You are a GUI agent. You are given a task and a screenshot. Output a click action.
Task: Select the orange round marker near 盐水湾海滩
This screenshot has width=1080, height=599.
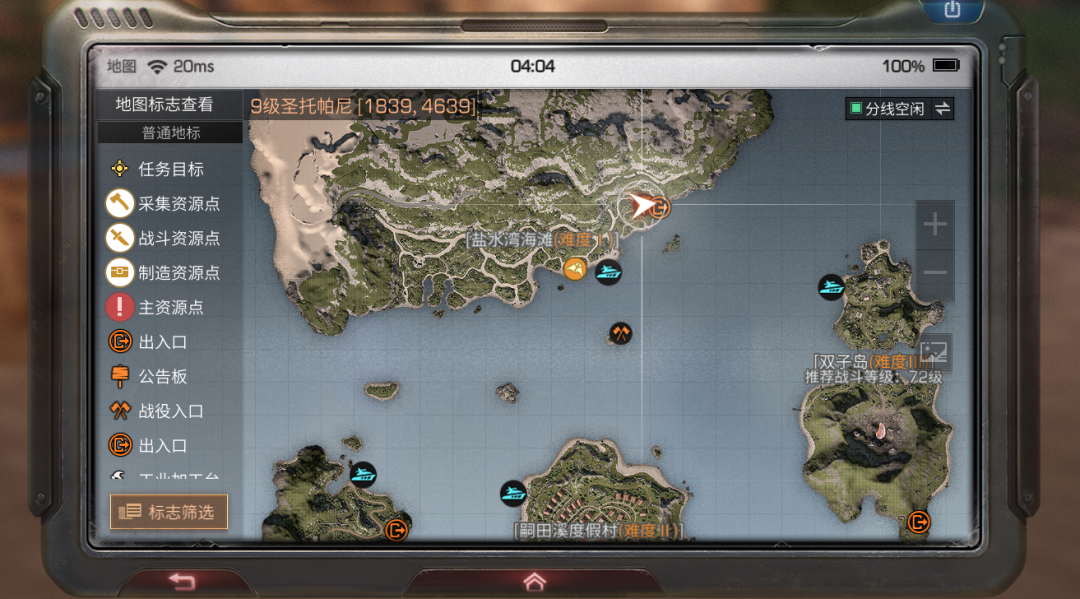[x=574, y=269]
